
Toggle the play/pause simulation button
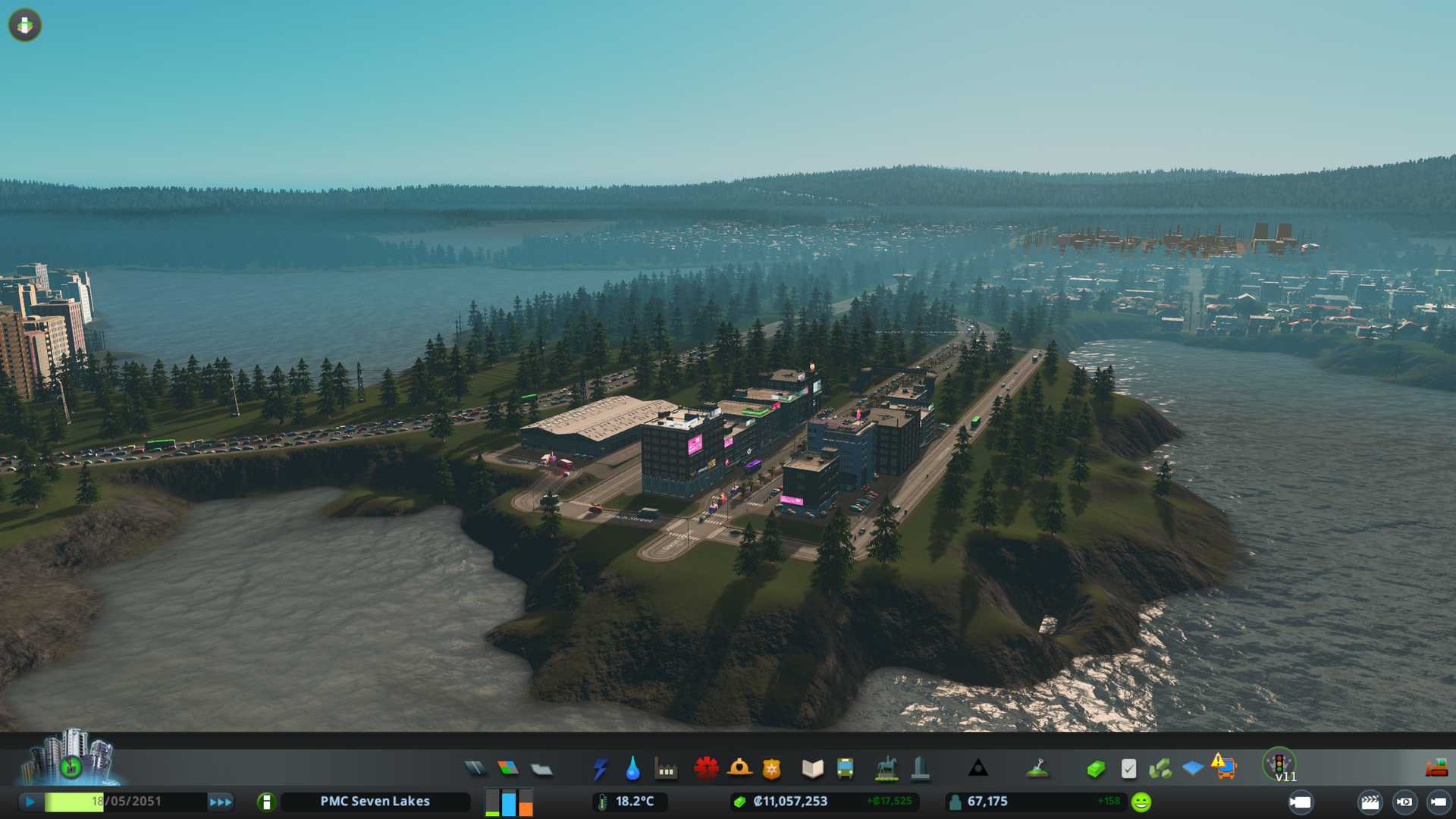(x=30, y=802)
